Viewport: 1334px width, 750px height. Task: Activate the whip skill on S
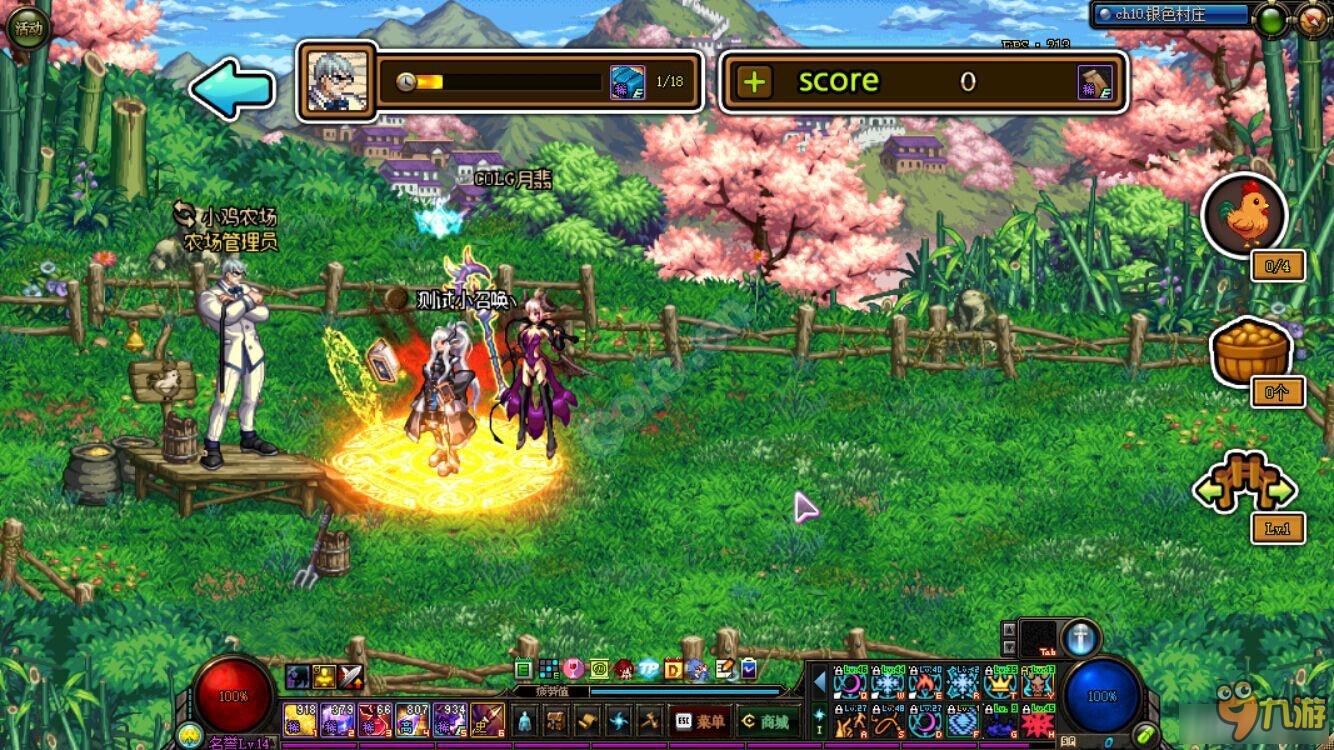pos(887,721)
